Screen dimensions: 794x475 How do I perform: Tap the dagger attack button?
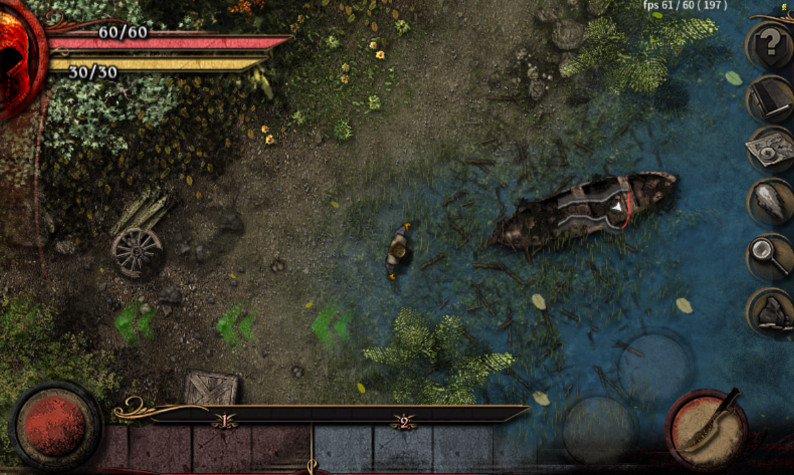[707, 429]
